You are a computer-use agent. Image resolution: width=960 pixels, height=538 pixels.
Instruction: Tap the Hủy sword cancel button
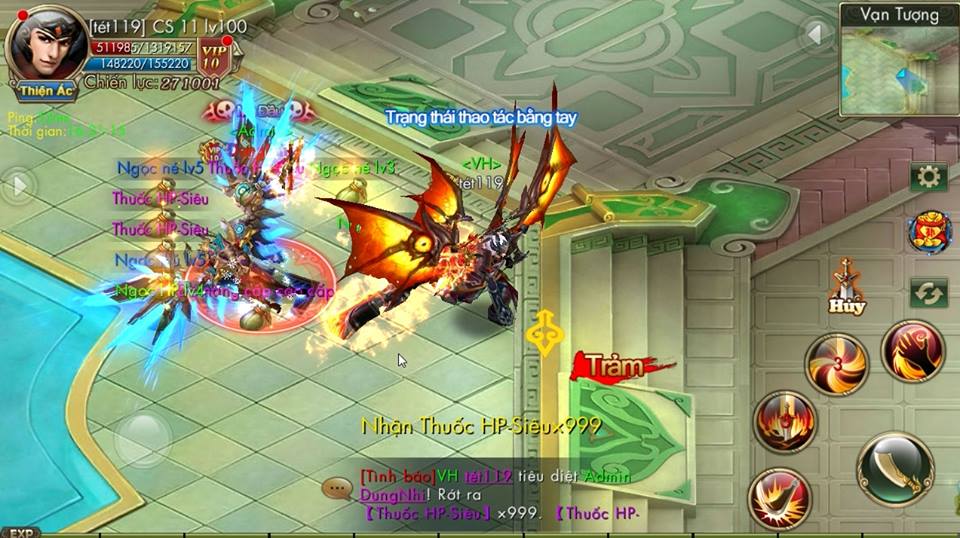846,287
